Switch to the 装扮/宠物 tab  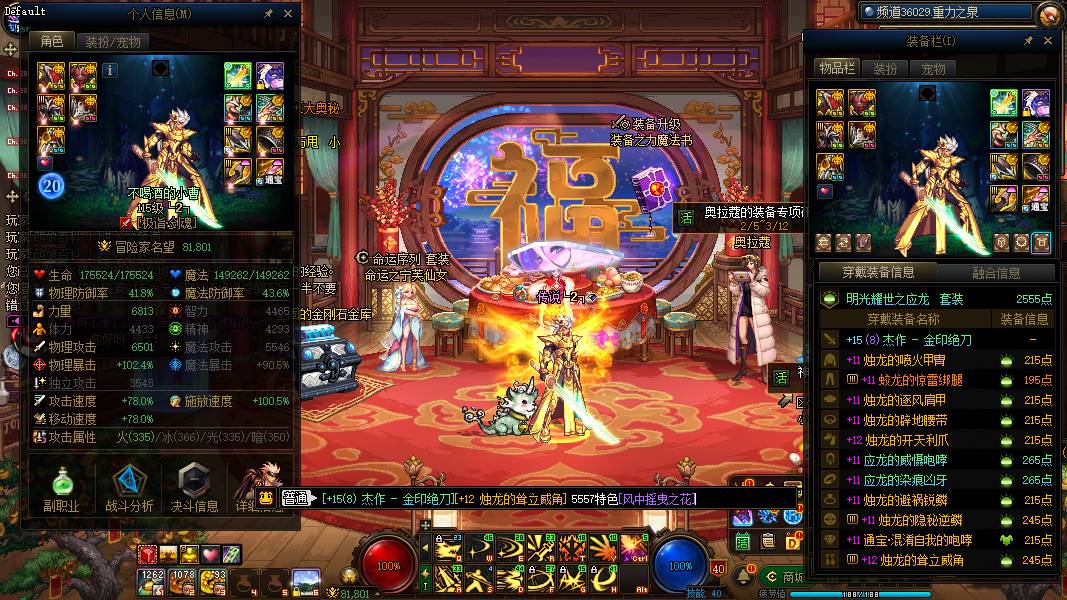point(112,42)
